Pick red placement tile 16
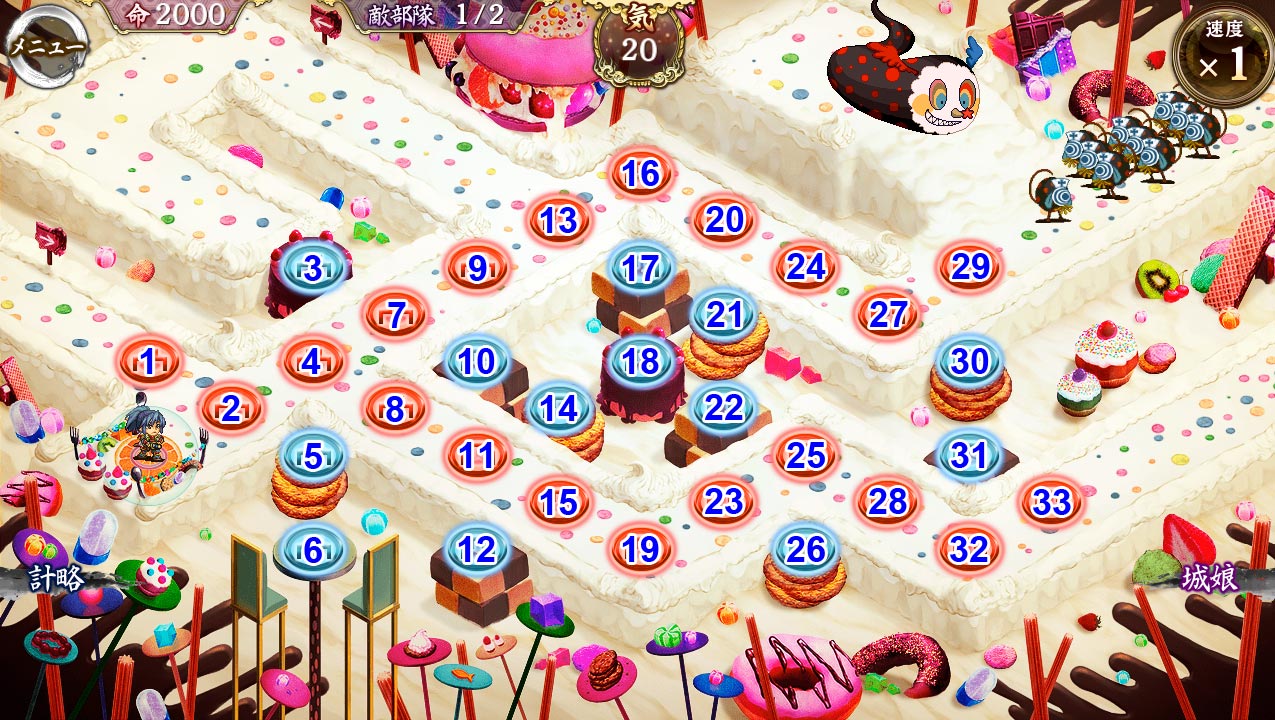1275x720 pixels. tap(640, 174)
